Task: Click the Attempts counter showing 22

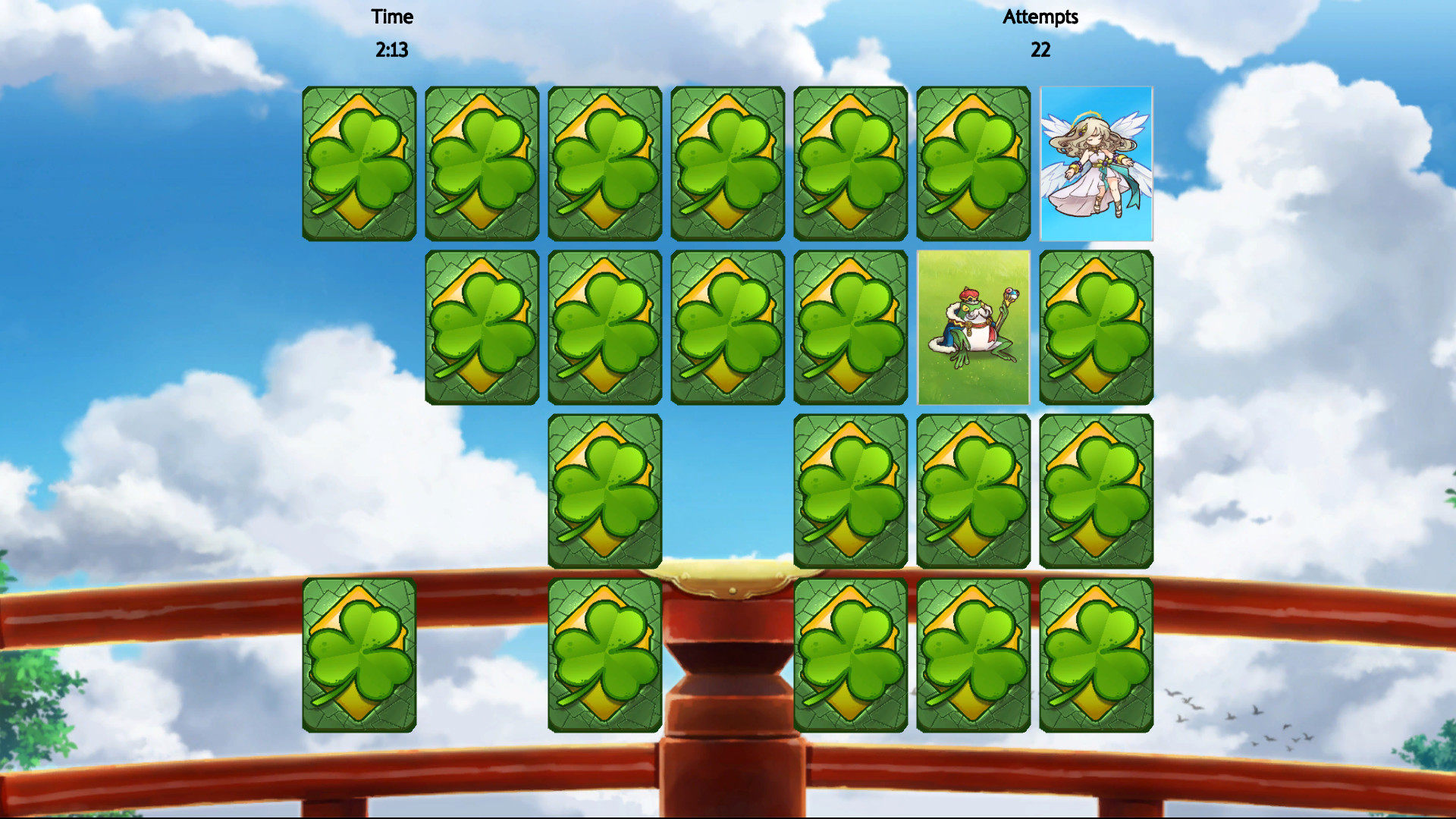Action: pos(1040,50)
